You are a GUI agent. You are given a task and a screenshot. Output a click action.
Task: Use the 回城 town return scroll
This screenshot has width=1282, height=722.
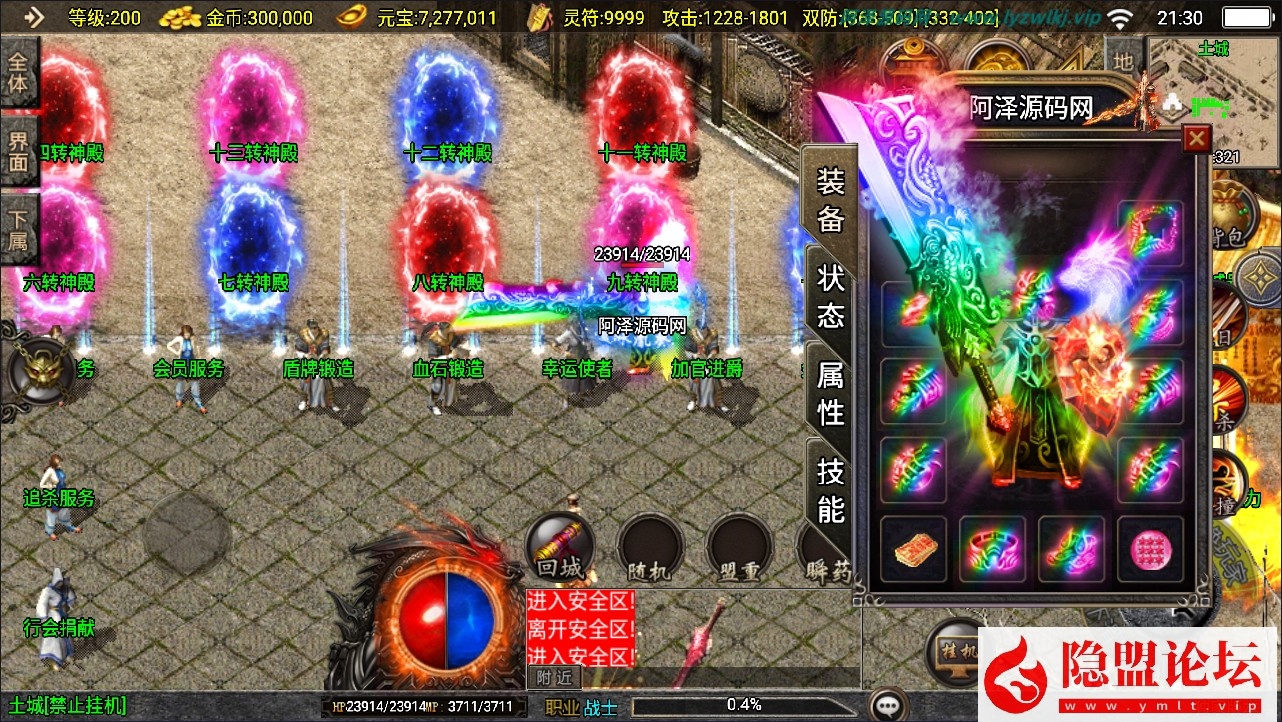[560, 547]
